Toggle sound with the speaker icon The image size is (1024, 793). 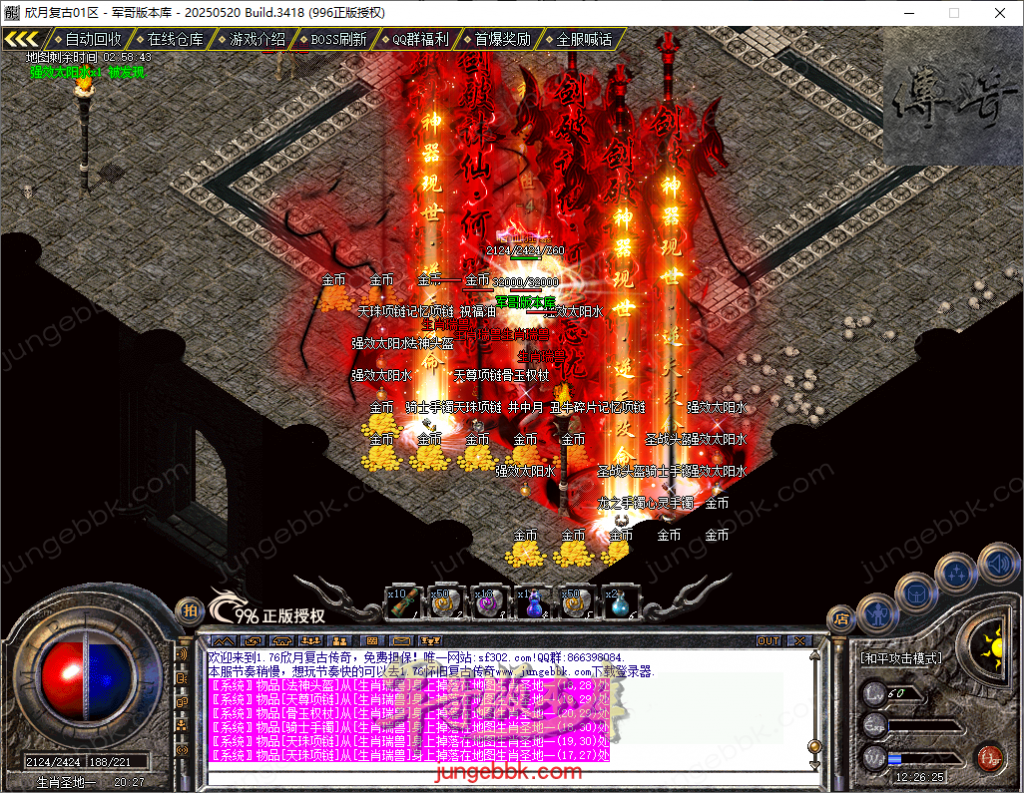pyautogui.click(x=997, y=562)
